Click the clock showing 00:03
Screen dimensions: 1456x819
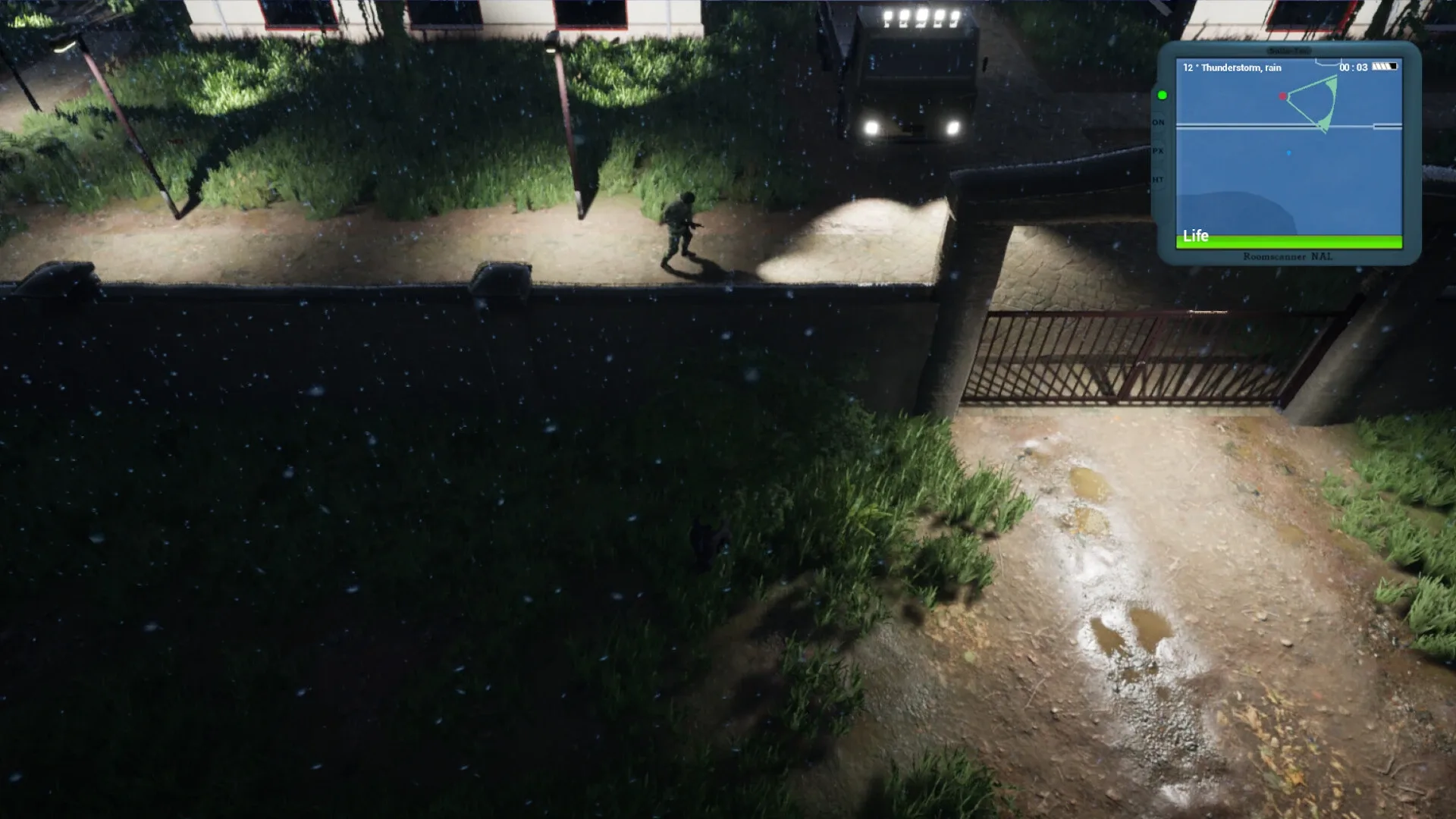click(x=1353, y=67)
